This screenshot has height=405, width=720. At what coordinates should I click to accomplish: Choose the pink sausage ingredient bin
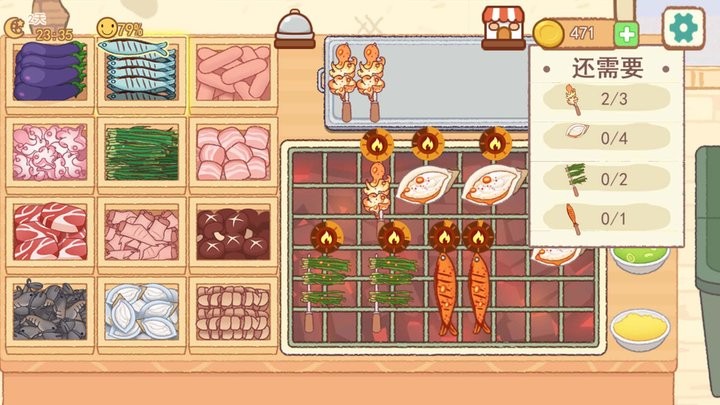pyautogui.click(x=232, y=73)
